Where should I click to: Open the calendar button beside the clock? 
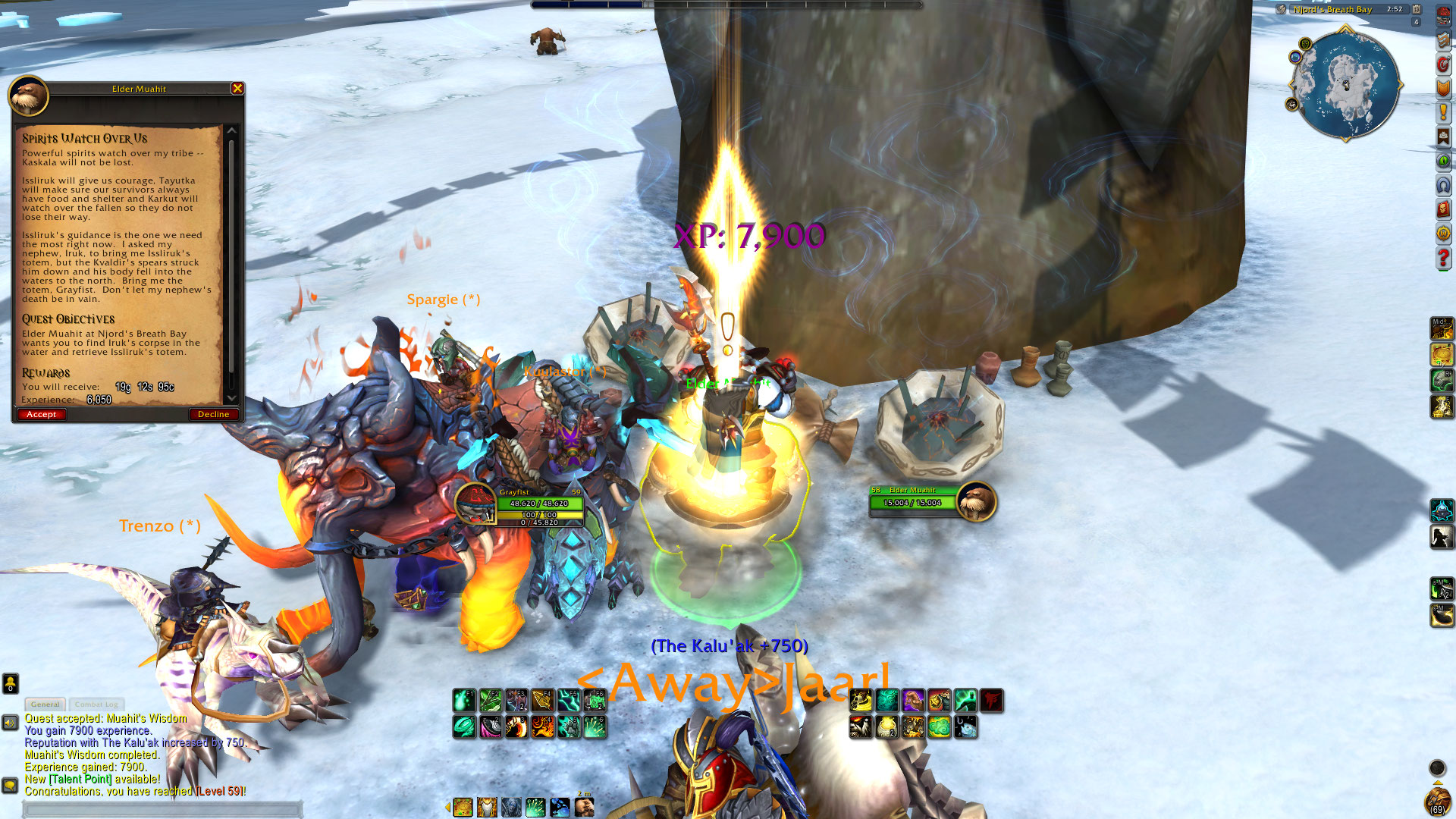pyautogui.click(x=1417, y=9)
